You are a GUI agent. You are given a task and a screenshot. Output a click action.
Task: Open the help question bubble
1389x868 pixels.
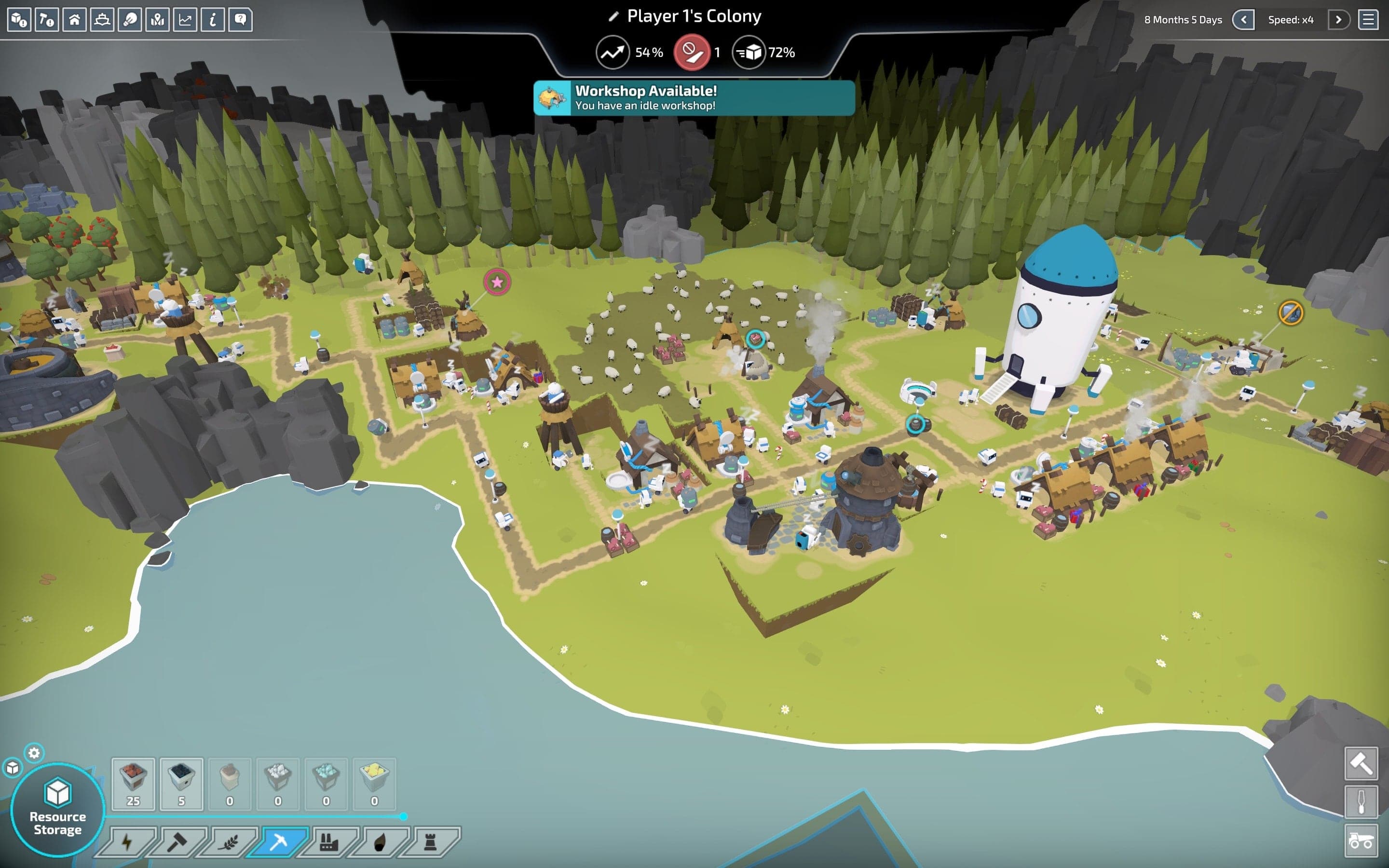click(x=241, y=20)
